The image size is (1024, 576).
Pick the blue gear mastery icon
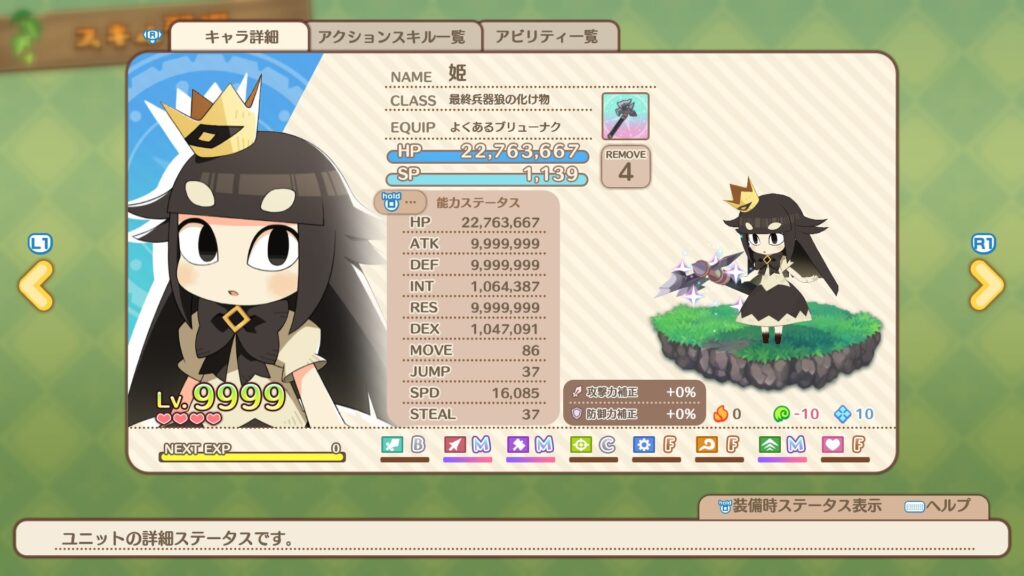[644, 444]
